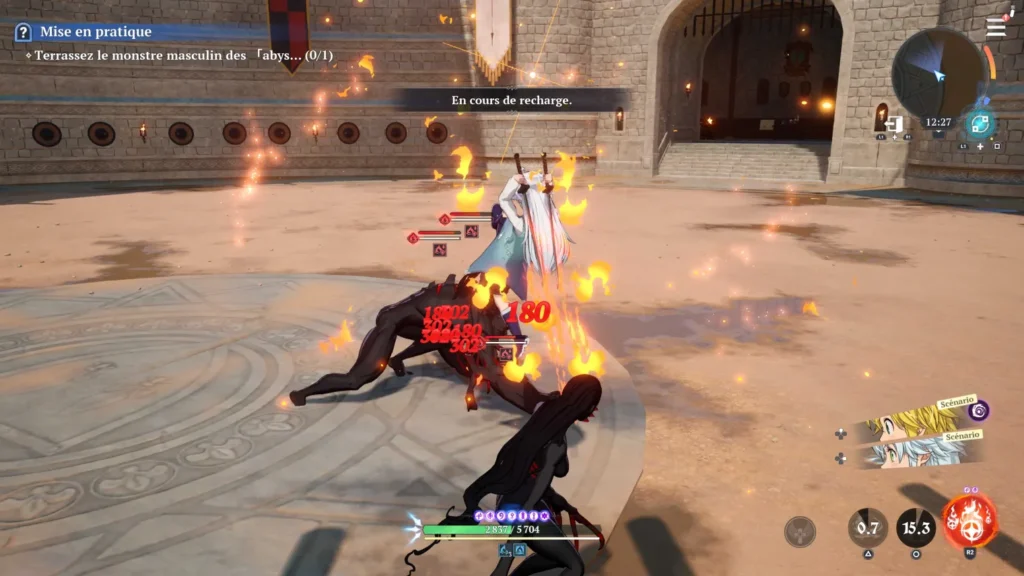Activate the purple swirl tag skill
Viewport: 1024px width, 576px height.
[x=980, y=410]
